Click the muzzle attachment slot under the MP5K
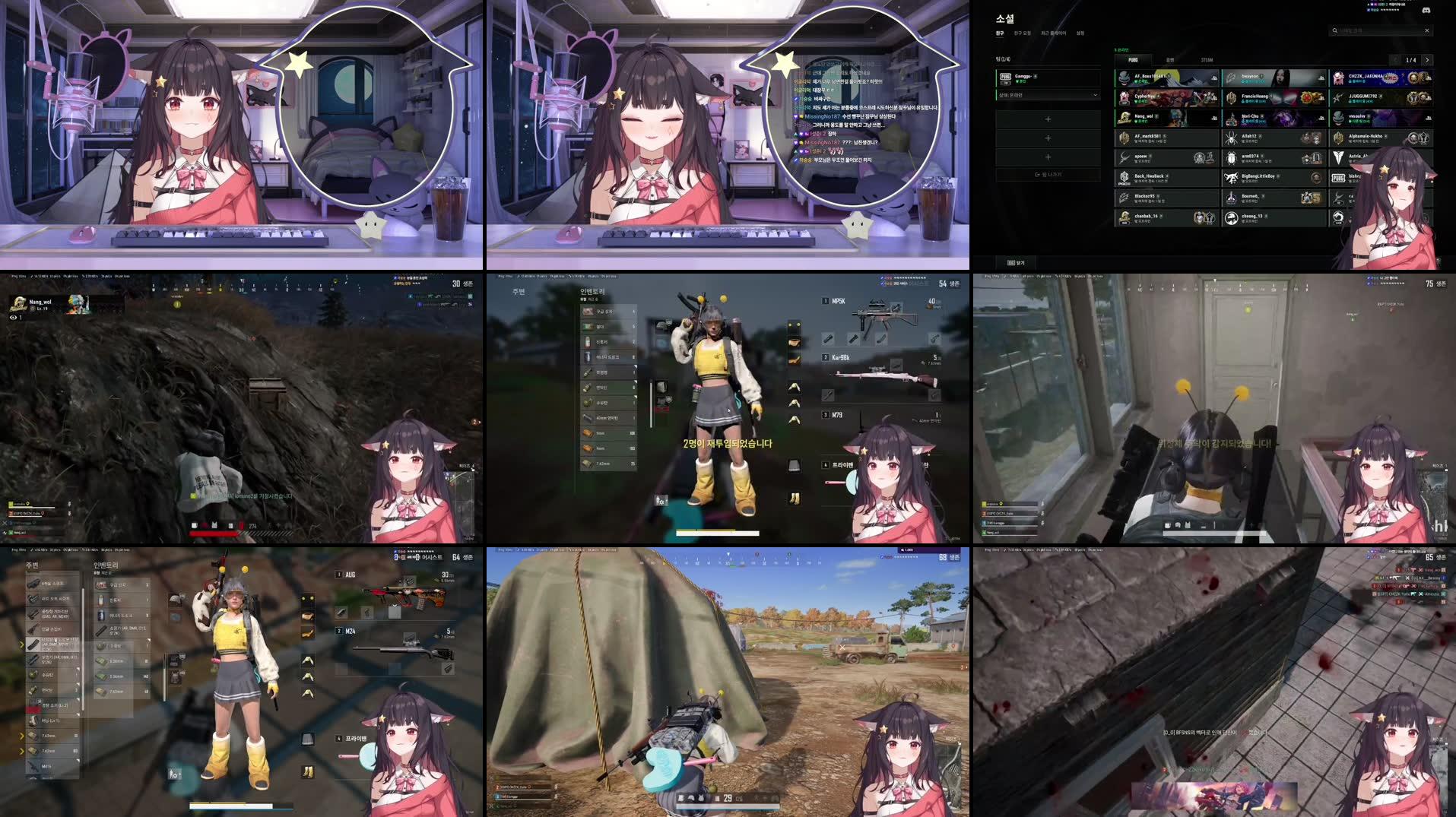1456x817 pixels. coord(828,338)
